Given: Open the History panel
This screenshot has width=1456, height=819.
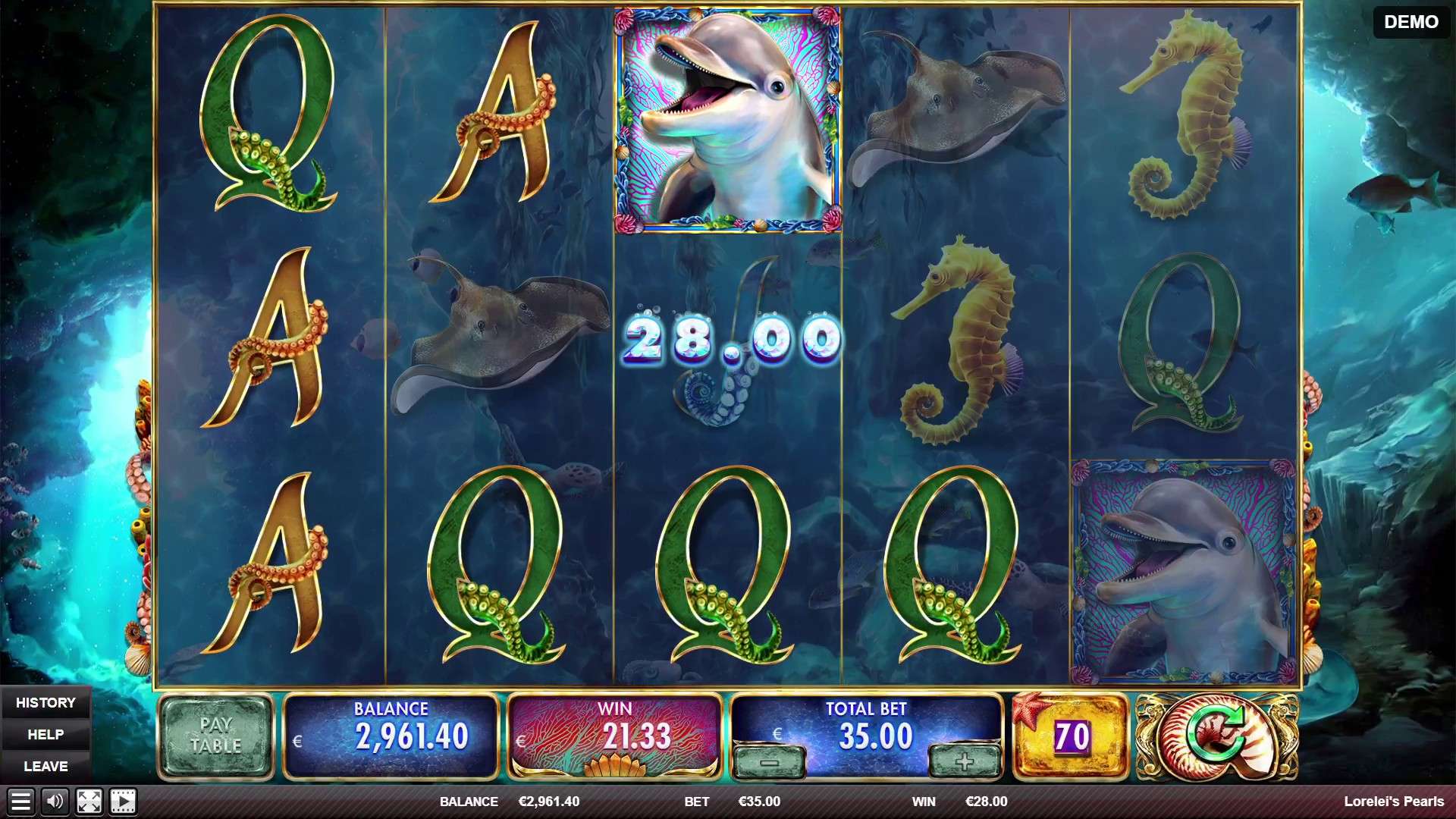Looking at the screenshot, I should click(x=45, y=703).
